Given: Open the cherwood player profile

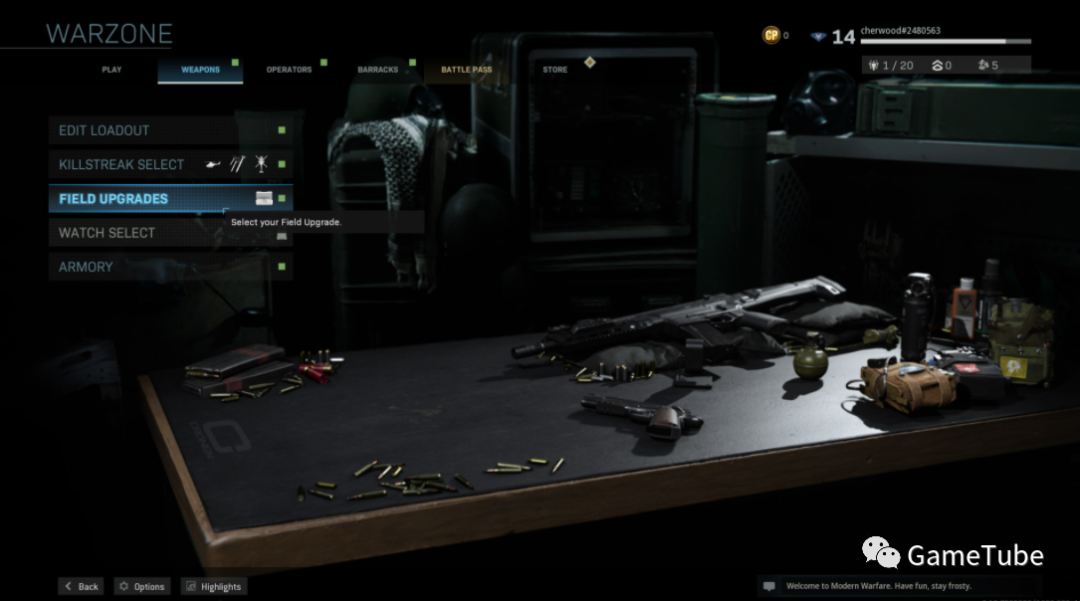Looking at the screenshot, I should 900,31.
